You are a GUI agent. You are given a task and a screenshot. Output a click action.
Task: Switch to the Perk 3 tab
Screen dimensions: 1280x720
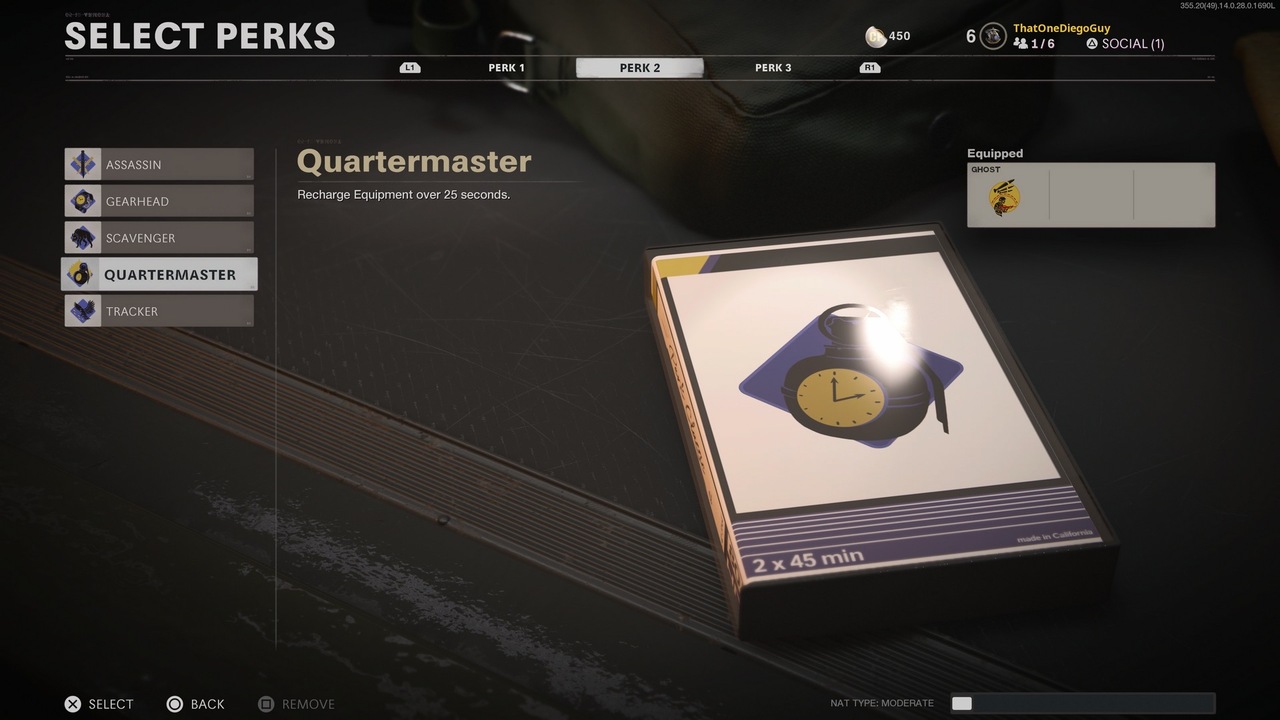click(772, 67)
